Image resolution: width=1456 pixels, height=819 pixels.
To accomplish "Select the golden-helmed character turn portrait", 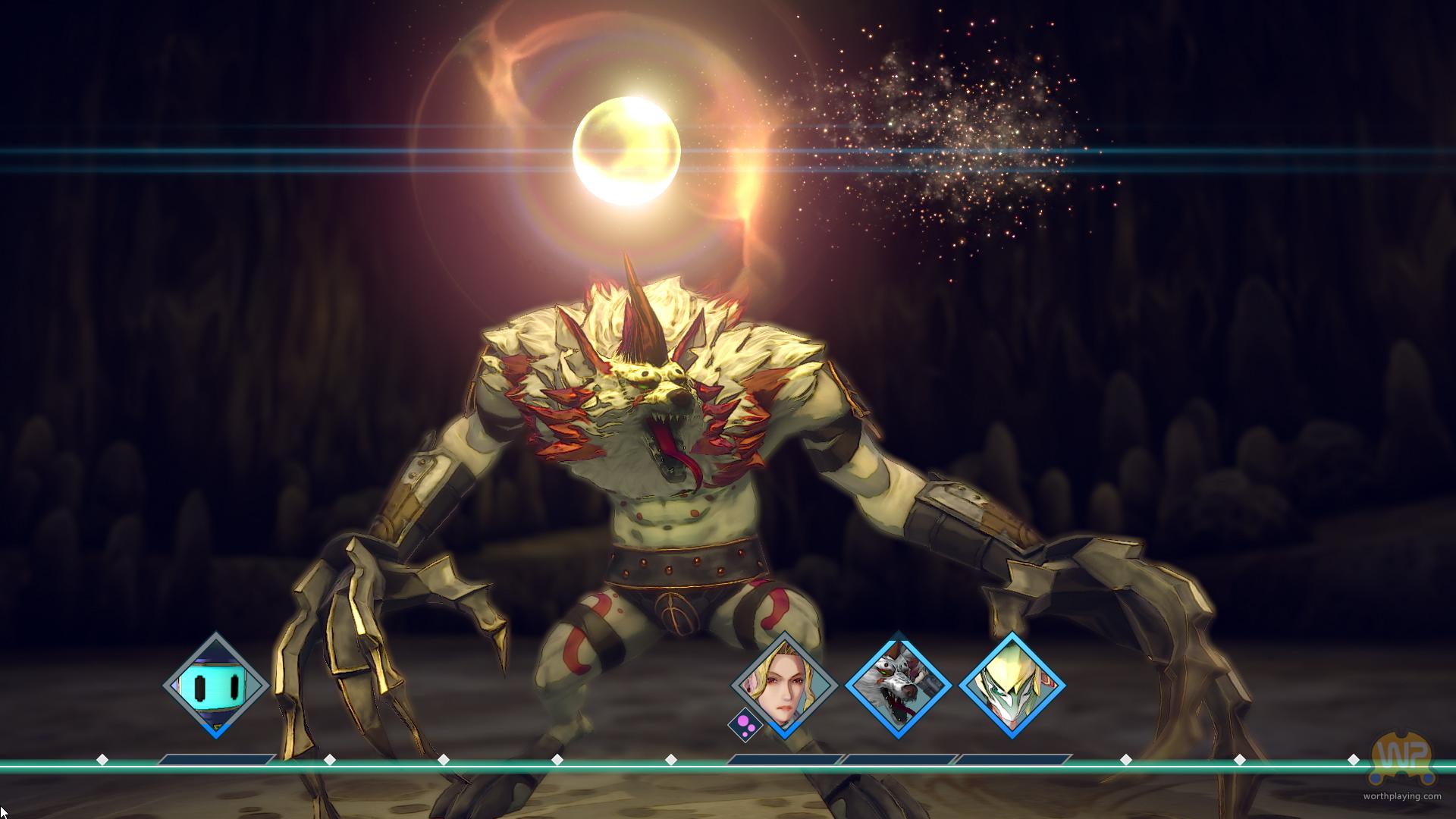I will point(1012,686).
